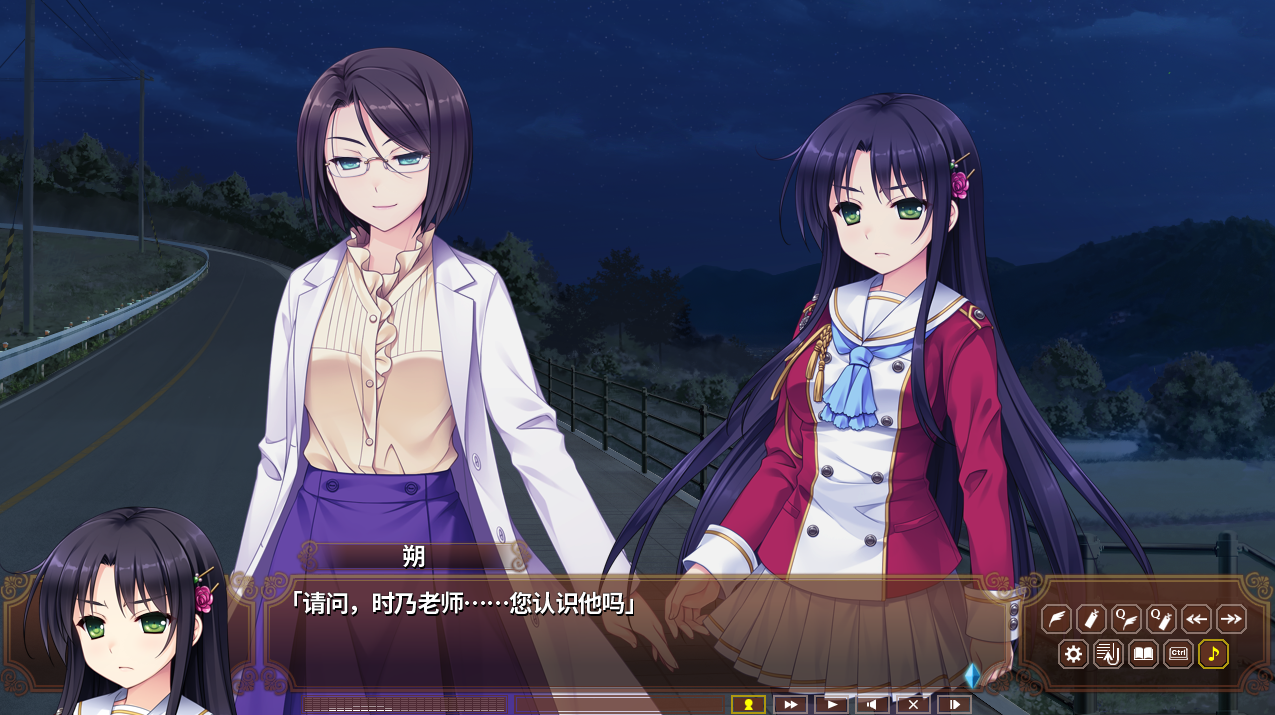This screenshot has height=715, width=1275.
Task: Quick load with Q tag icon
Action: [1161, 620]
